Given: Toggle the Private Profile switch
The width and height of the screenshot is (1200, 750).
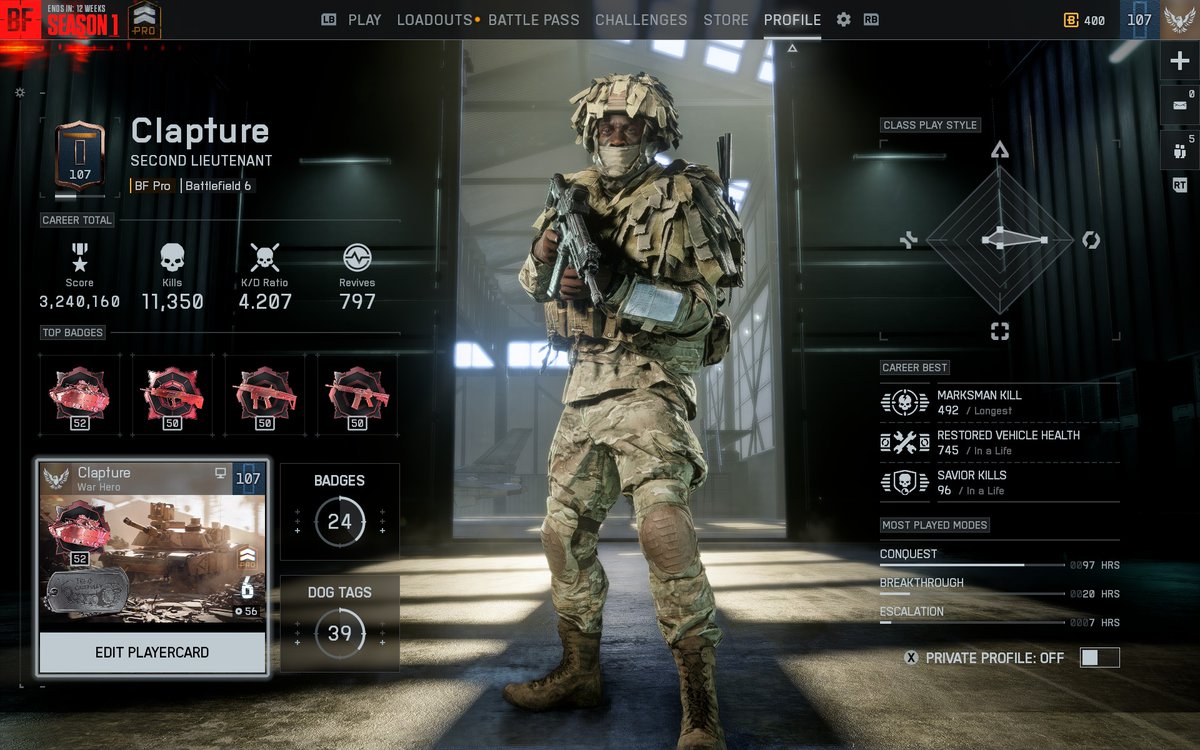Looking at the screenshot, I should [x=1099, y=658].
